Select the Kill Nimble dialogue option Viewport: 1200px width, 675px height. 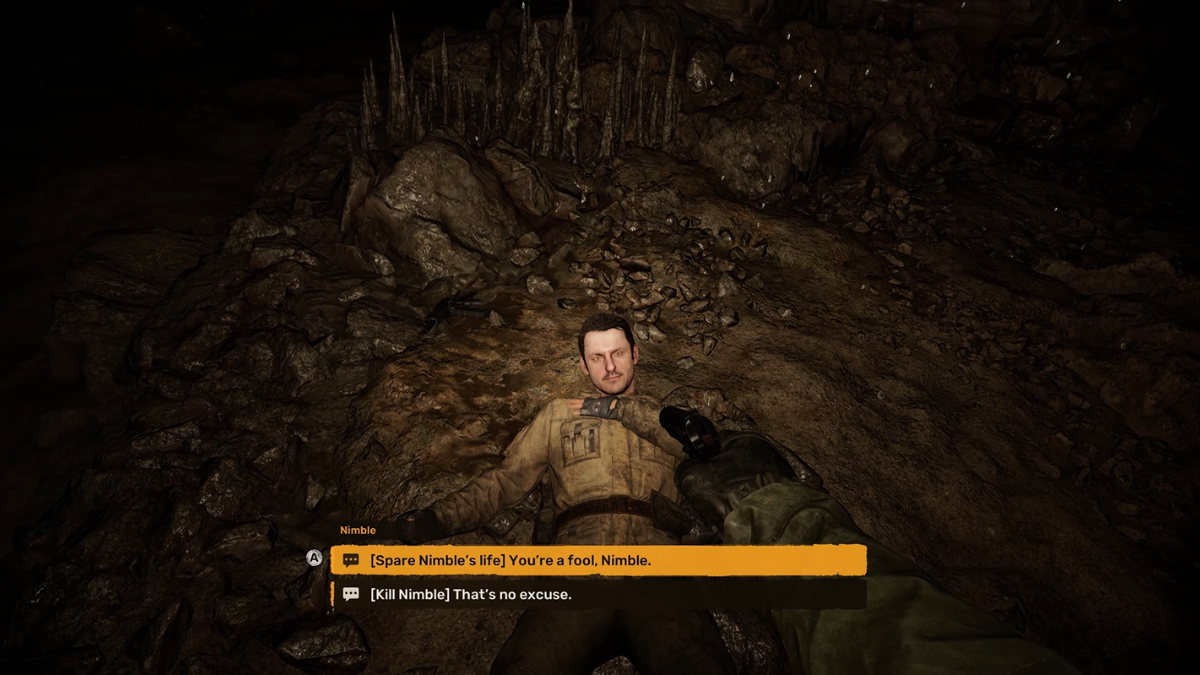coord(598,594)
